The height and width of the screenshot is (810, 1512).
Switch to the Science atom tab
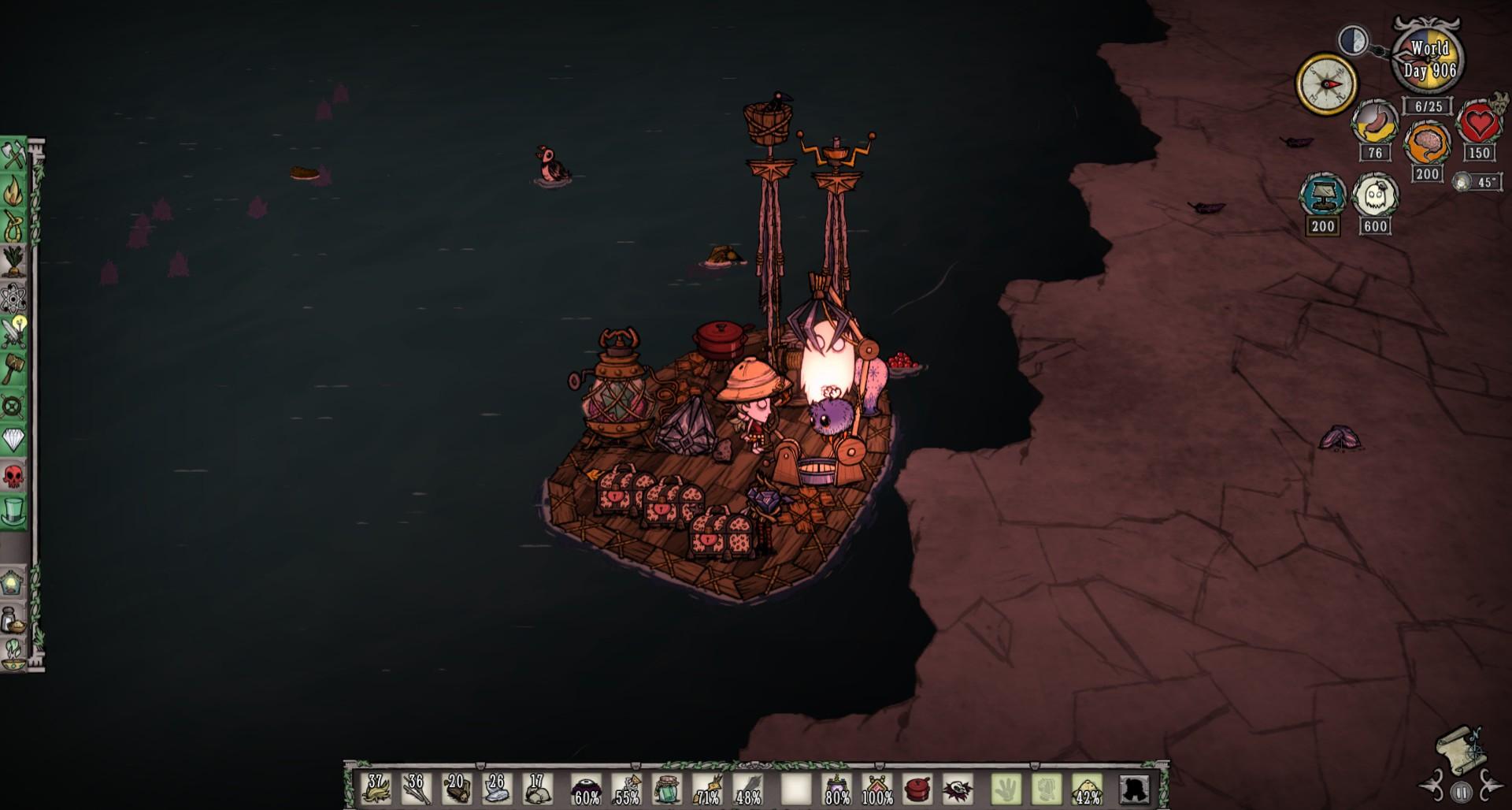click(x=13, y=299)
